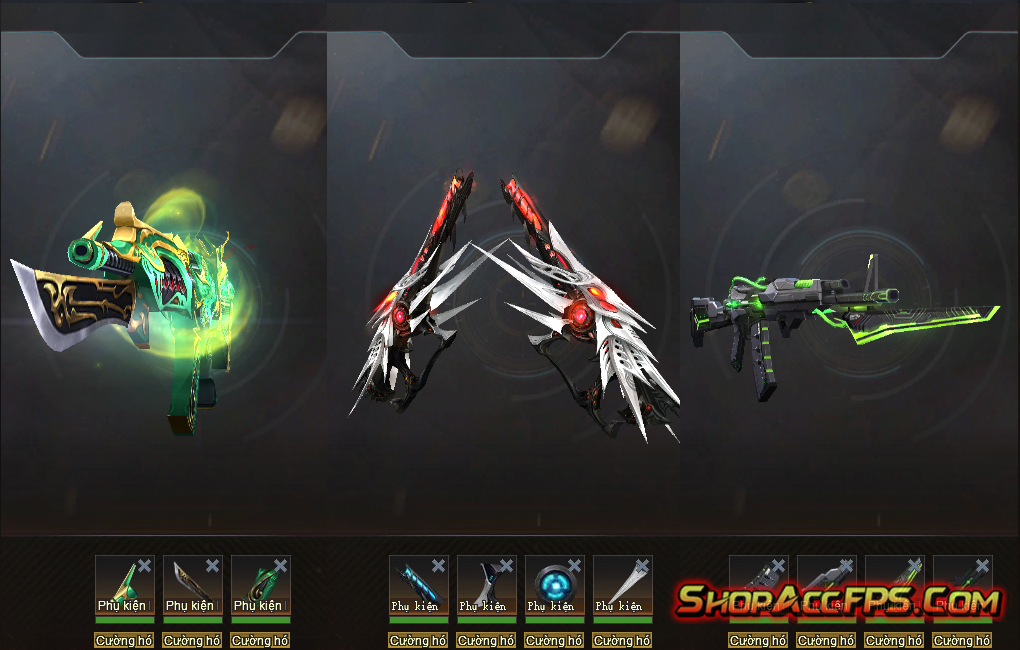Click Cường hó below the dark gold-trimmed blade
Screen dimensions: 1020x650
point(193,640)
